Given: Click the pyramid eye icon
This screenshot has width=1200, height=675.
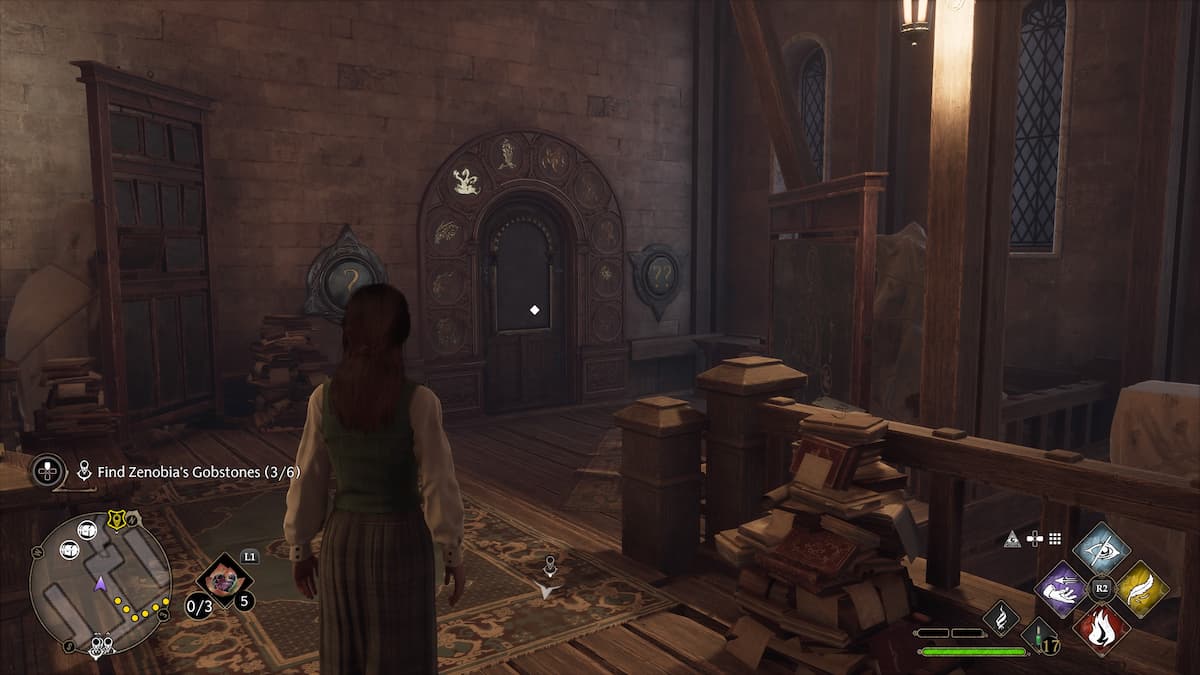Looking at the screenshot, I should (1014, 539).
